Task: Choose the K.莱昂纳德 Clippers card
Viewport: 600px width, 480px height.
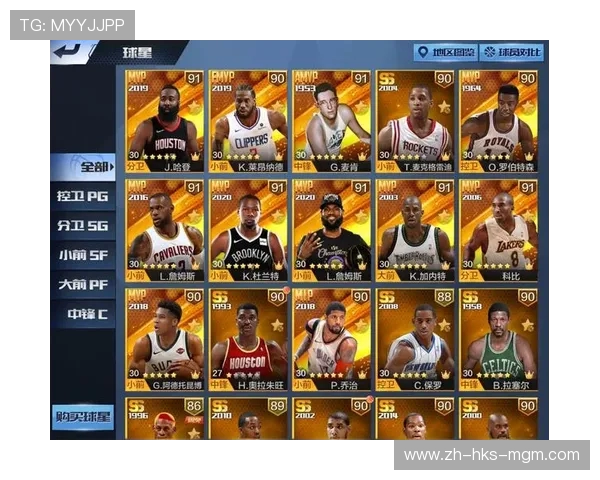Action: pos(247,120)
